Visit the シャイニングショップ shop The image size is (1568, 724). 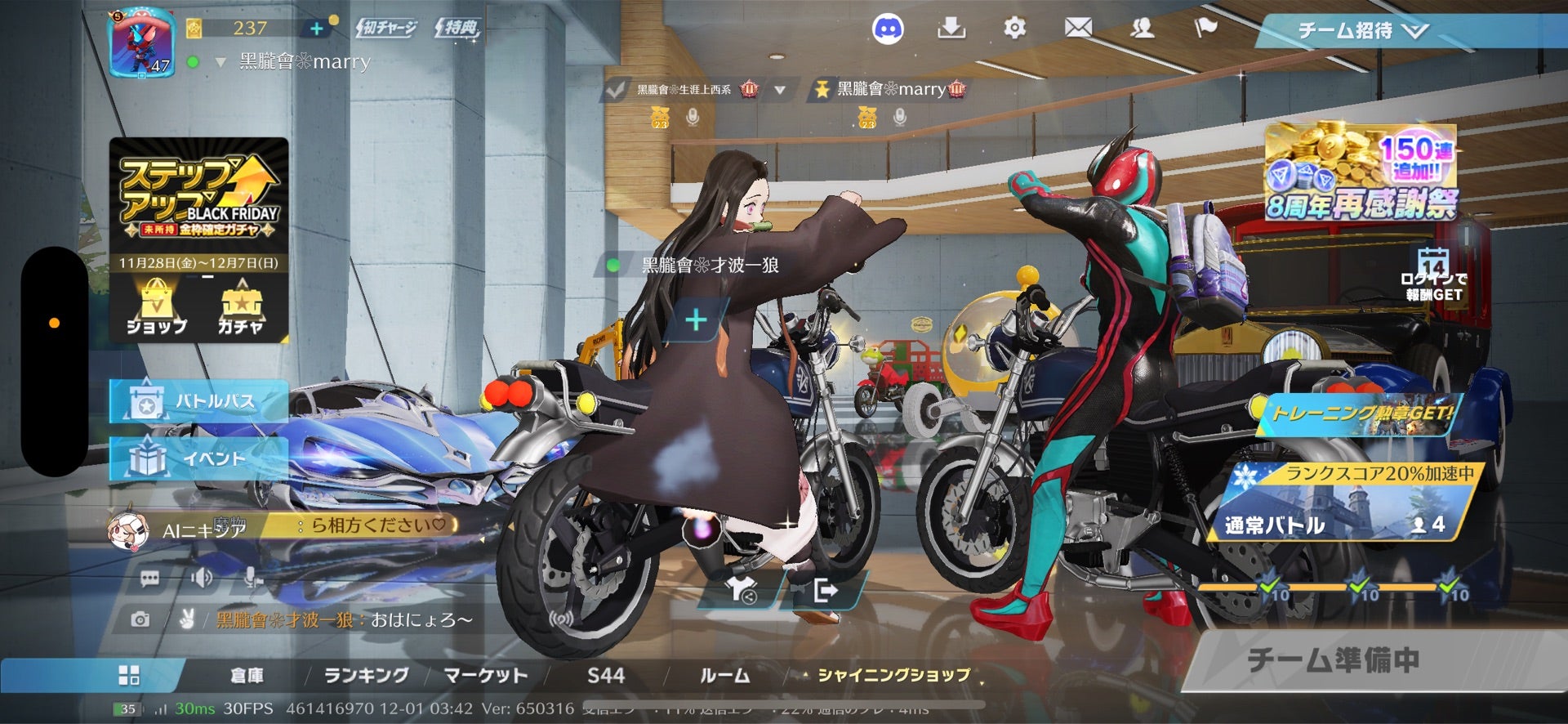click(x=893, y=676)
